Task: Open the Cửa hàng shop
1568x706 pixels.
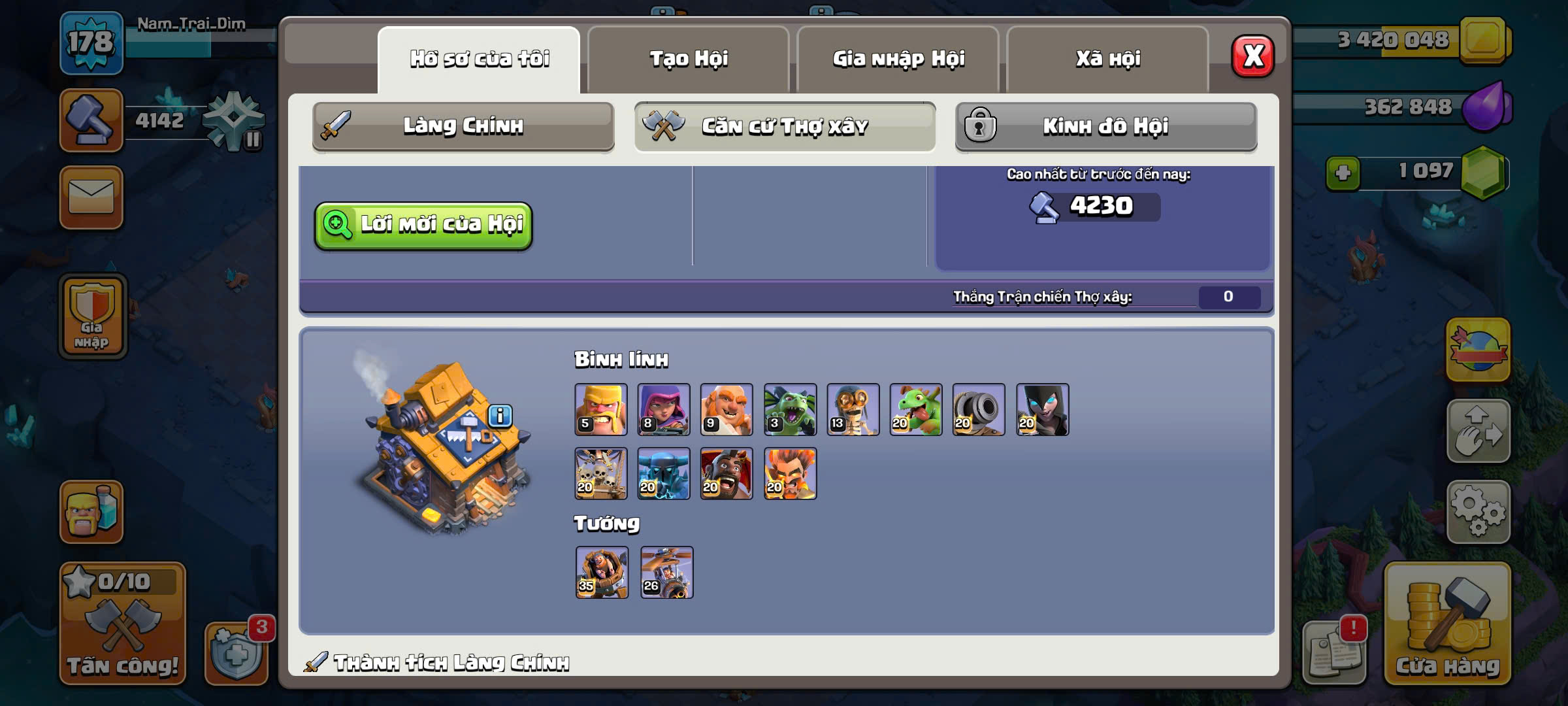Action: coord(1447,624)
